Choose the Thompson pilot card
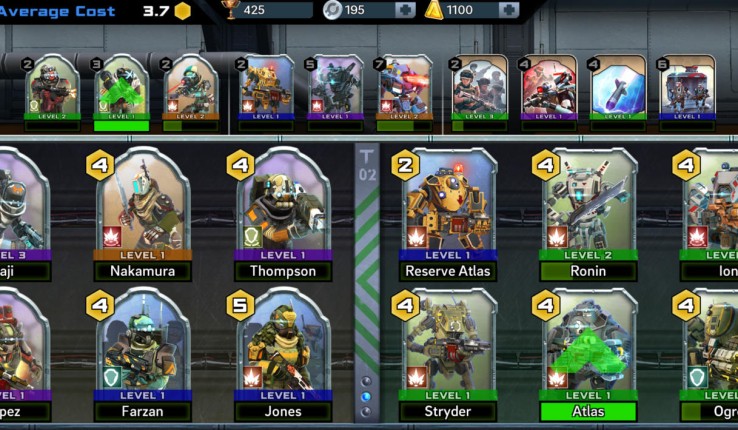Screen dimensions: 738x430 tap(283, 213)
